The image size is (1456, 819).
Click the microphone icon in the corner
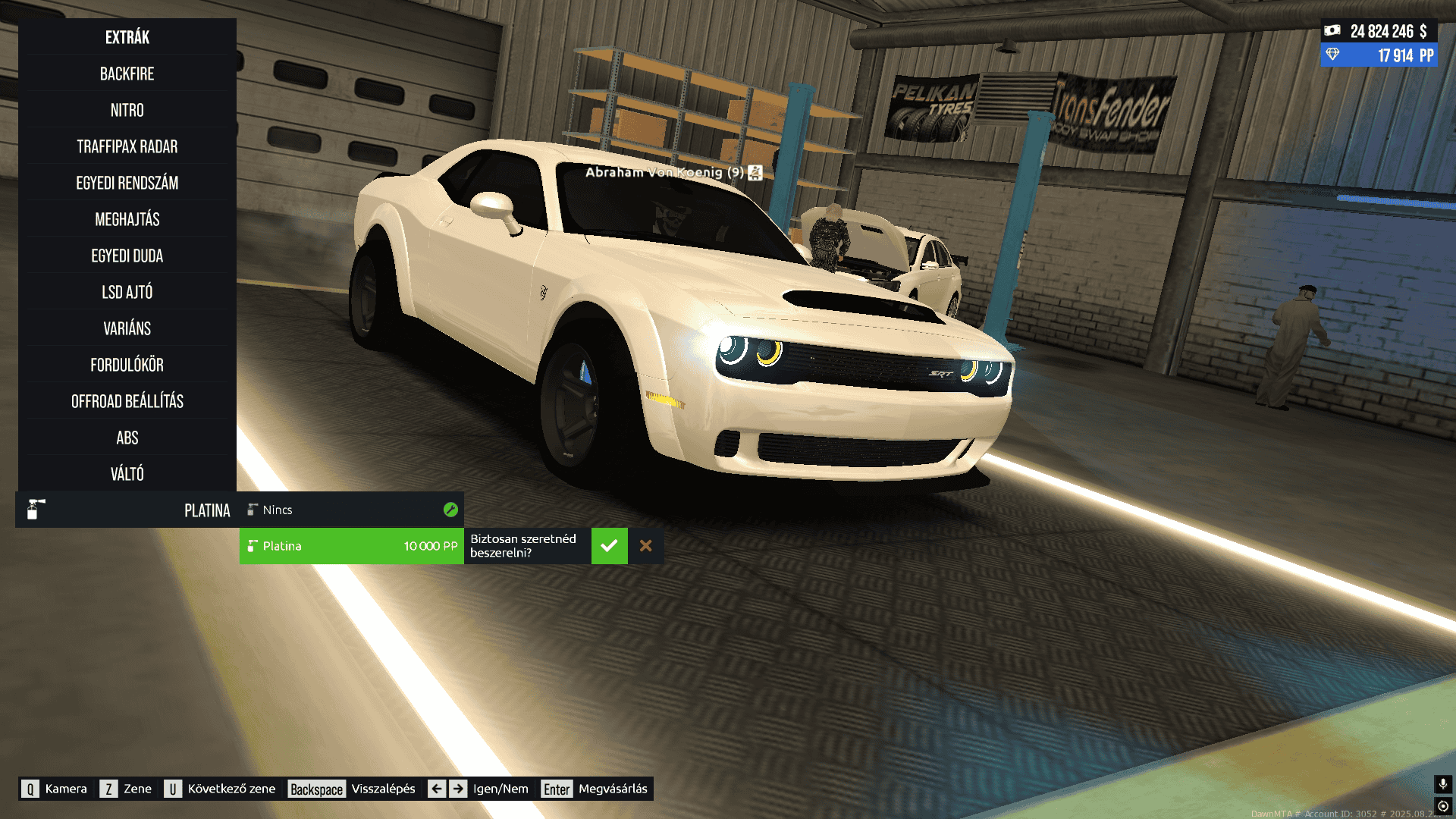[1442, 783]
